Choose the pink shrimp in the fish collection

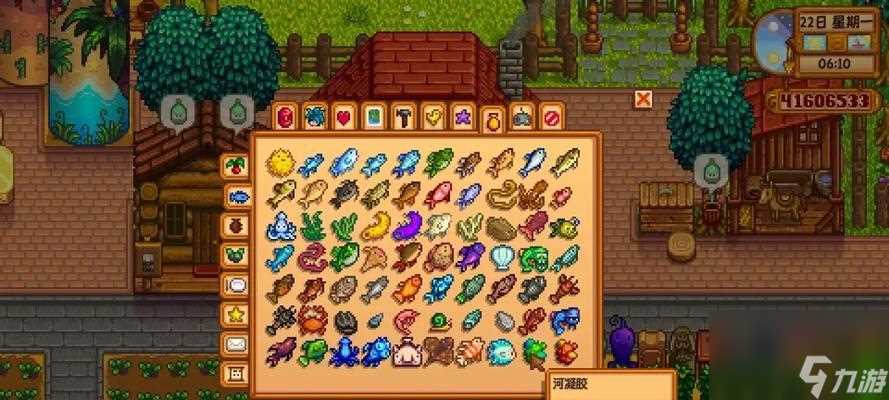(406, 321)
